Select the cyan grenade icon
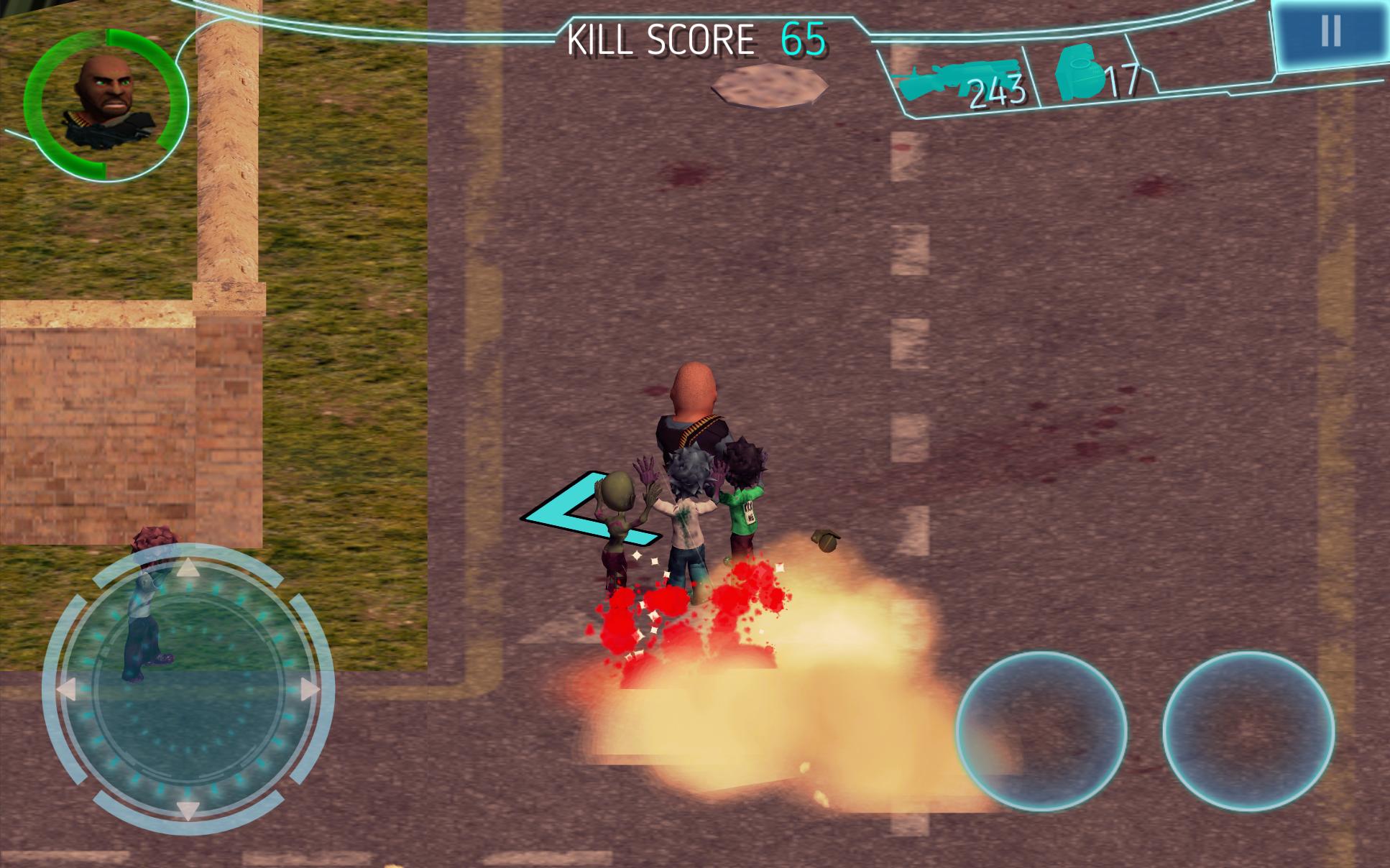 click(x=1080, y=73)
